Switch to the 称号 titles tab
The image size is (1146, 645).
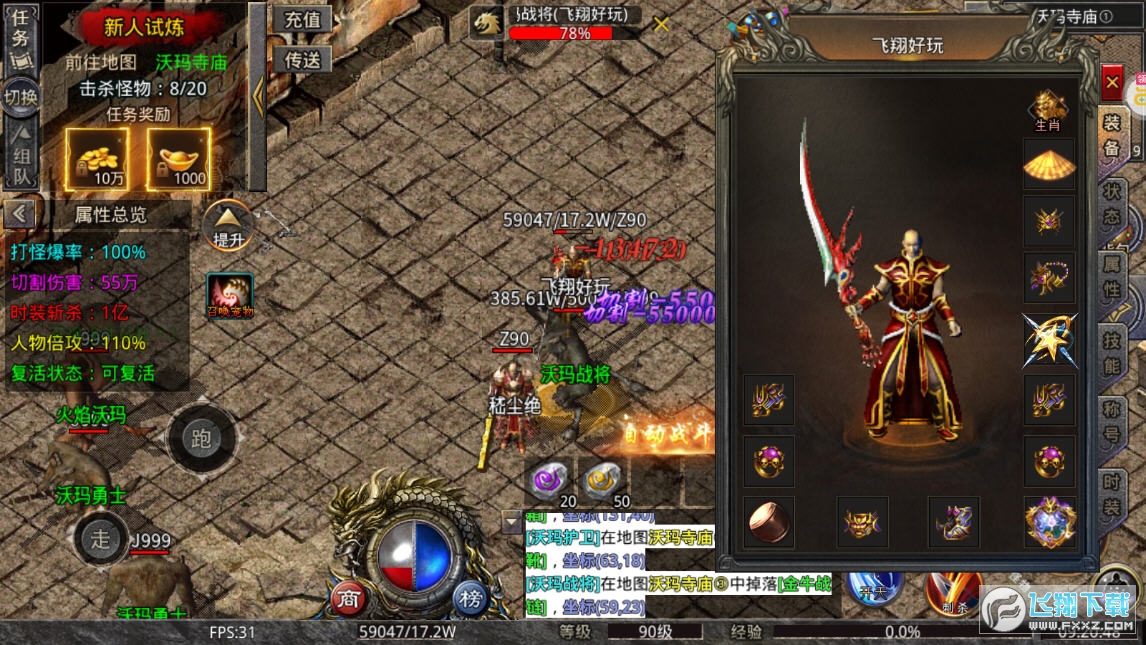[1111, 424]
